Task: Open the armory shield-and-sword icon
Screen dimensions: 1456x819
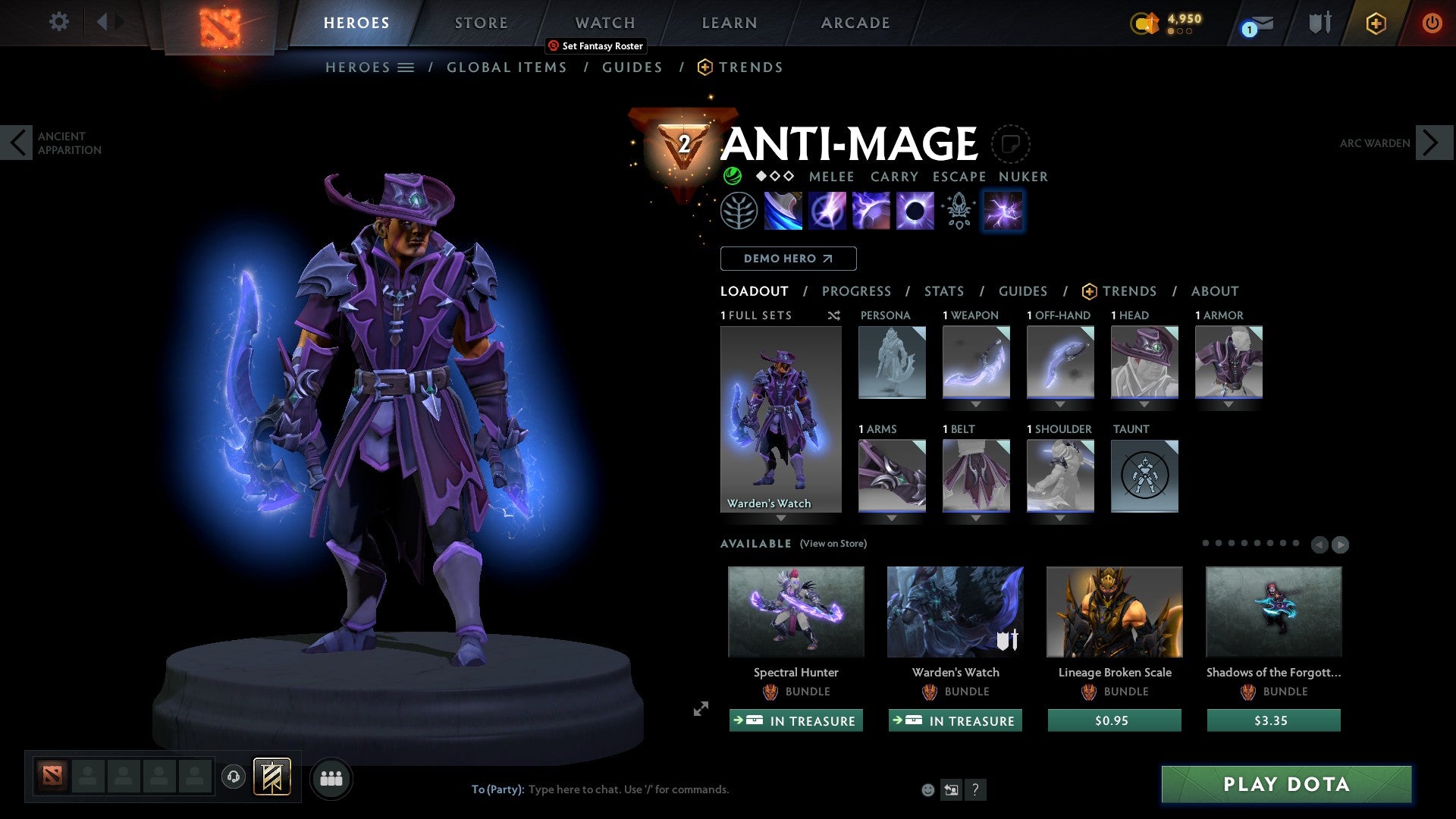Action: click(x=1319, y=23)
